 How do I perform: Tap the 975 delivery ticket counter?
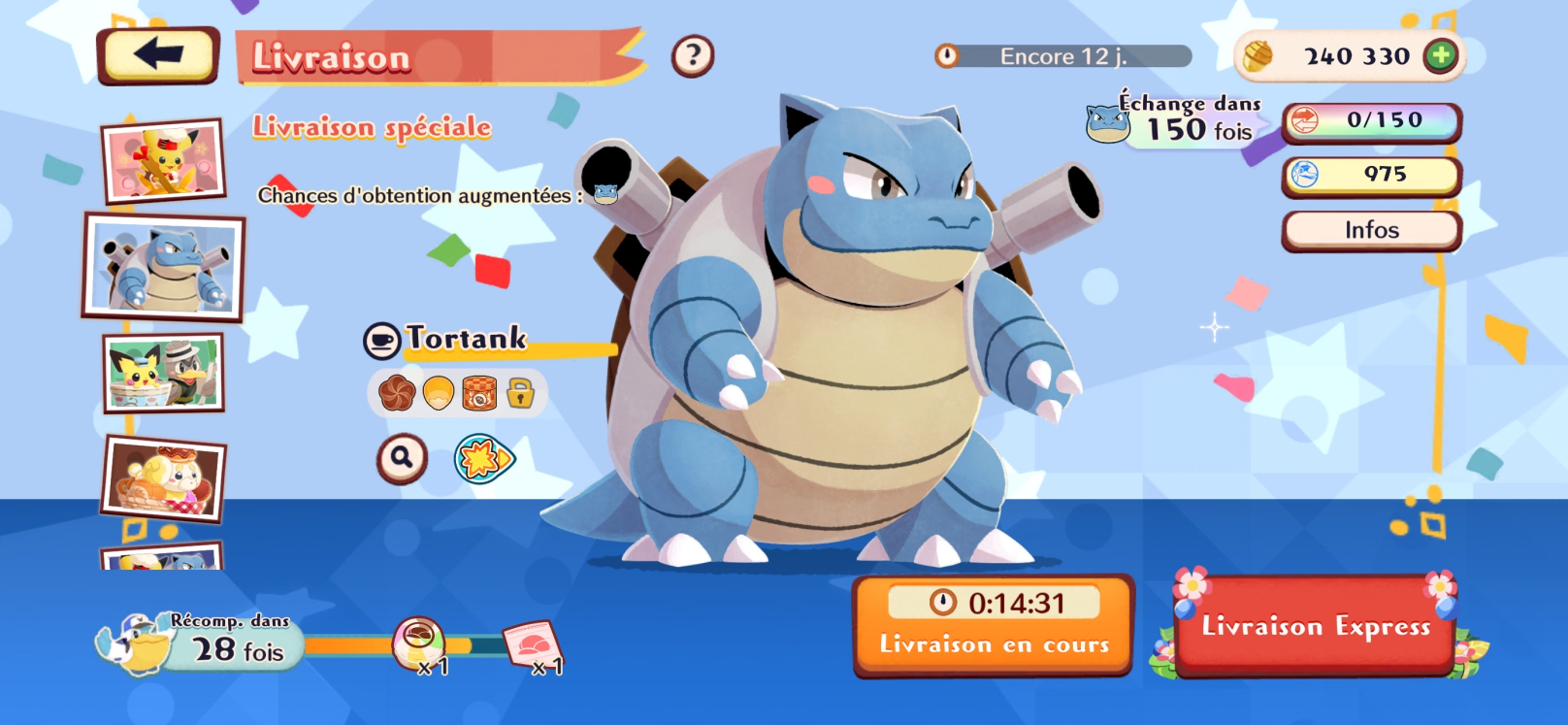click(1371, 175)
